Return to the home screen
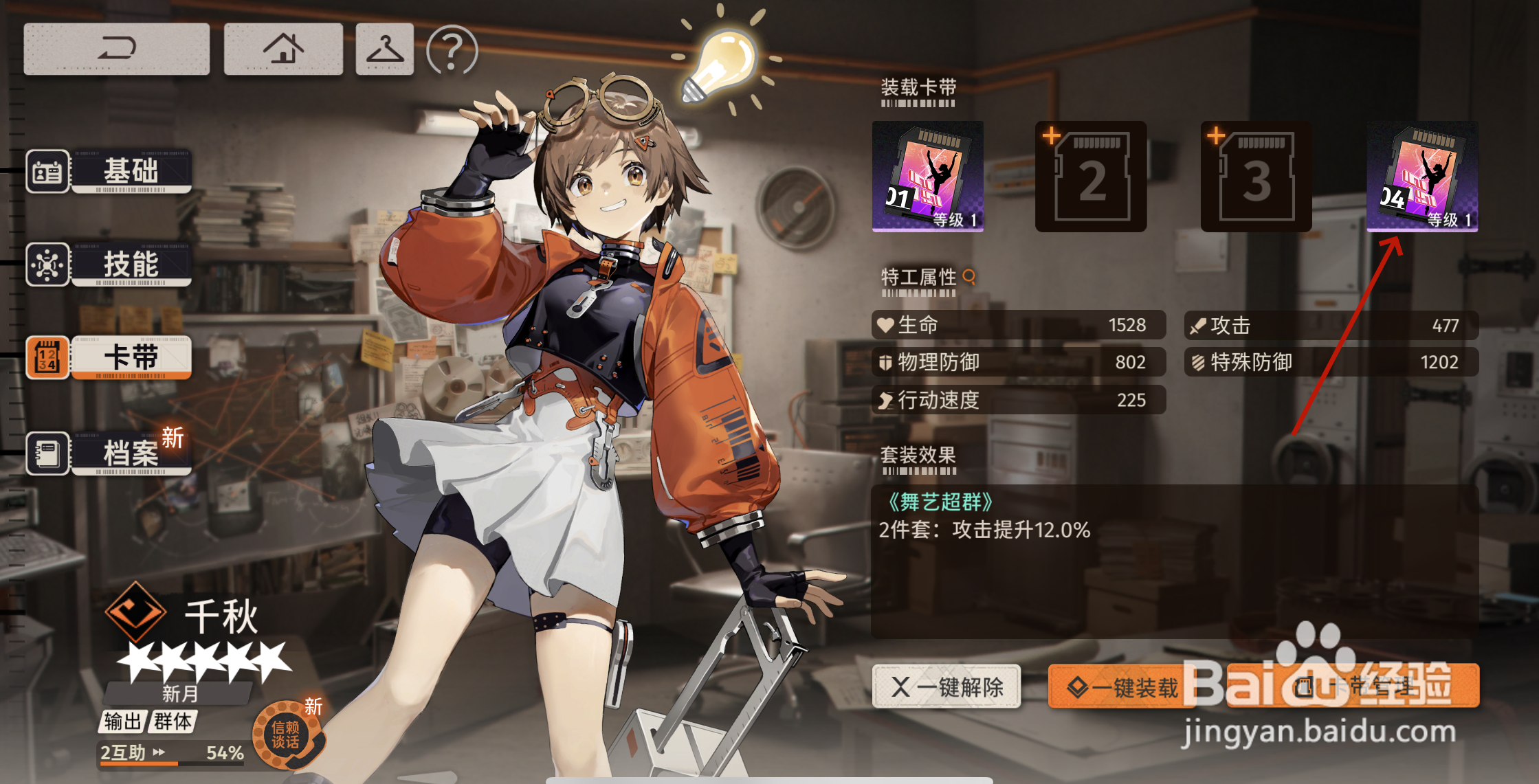Viewport: 1539px width, 784px height. (283, 49)
